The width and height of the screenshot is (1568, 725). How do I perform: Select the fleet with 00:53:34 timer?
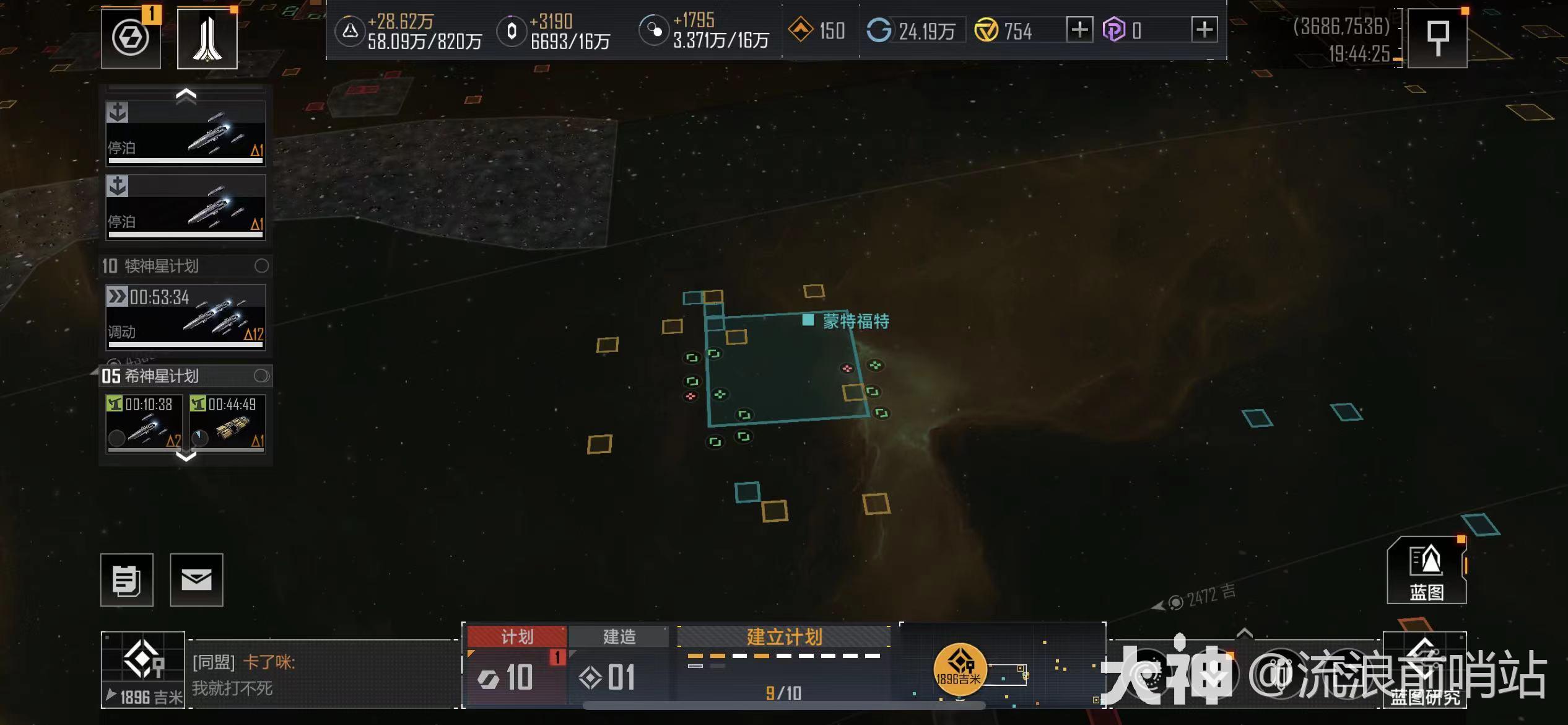coord(186,317)
